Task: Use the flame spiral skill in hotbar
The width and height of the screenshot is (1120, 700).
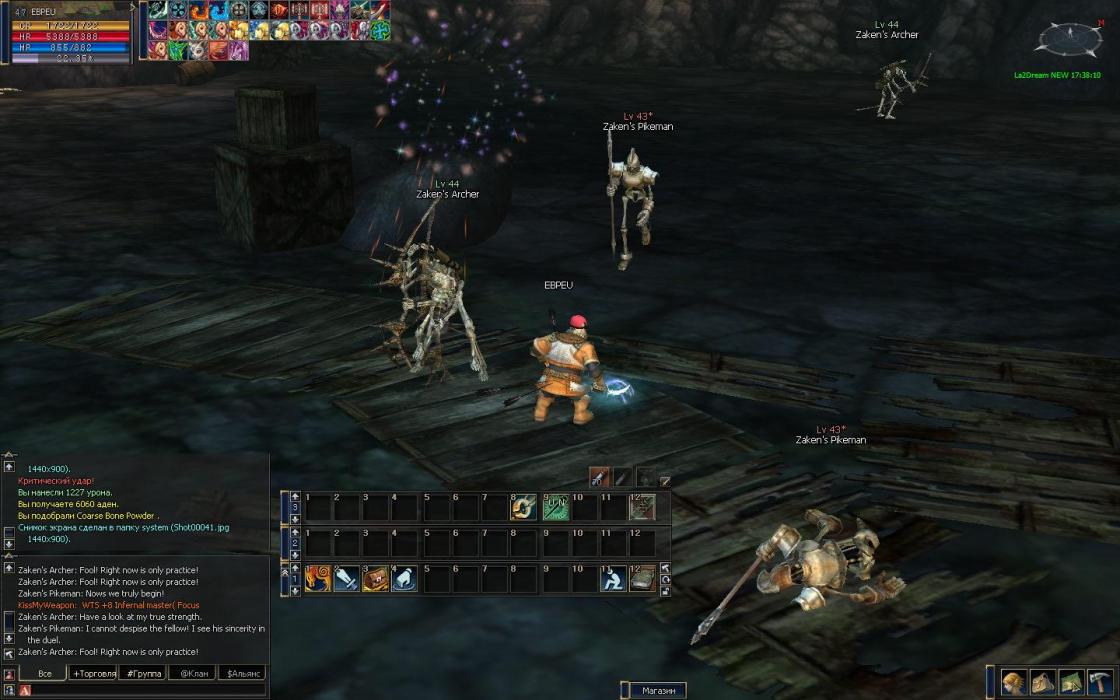Action: [318, 578]
